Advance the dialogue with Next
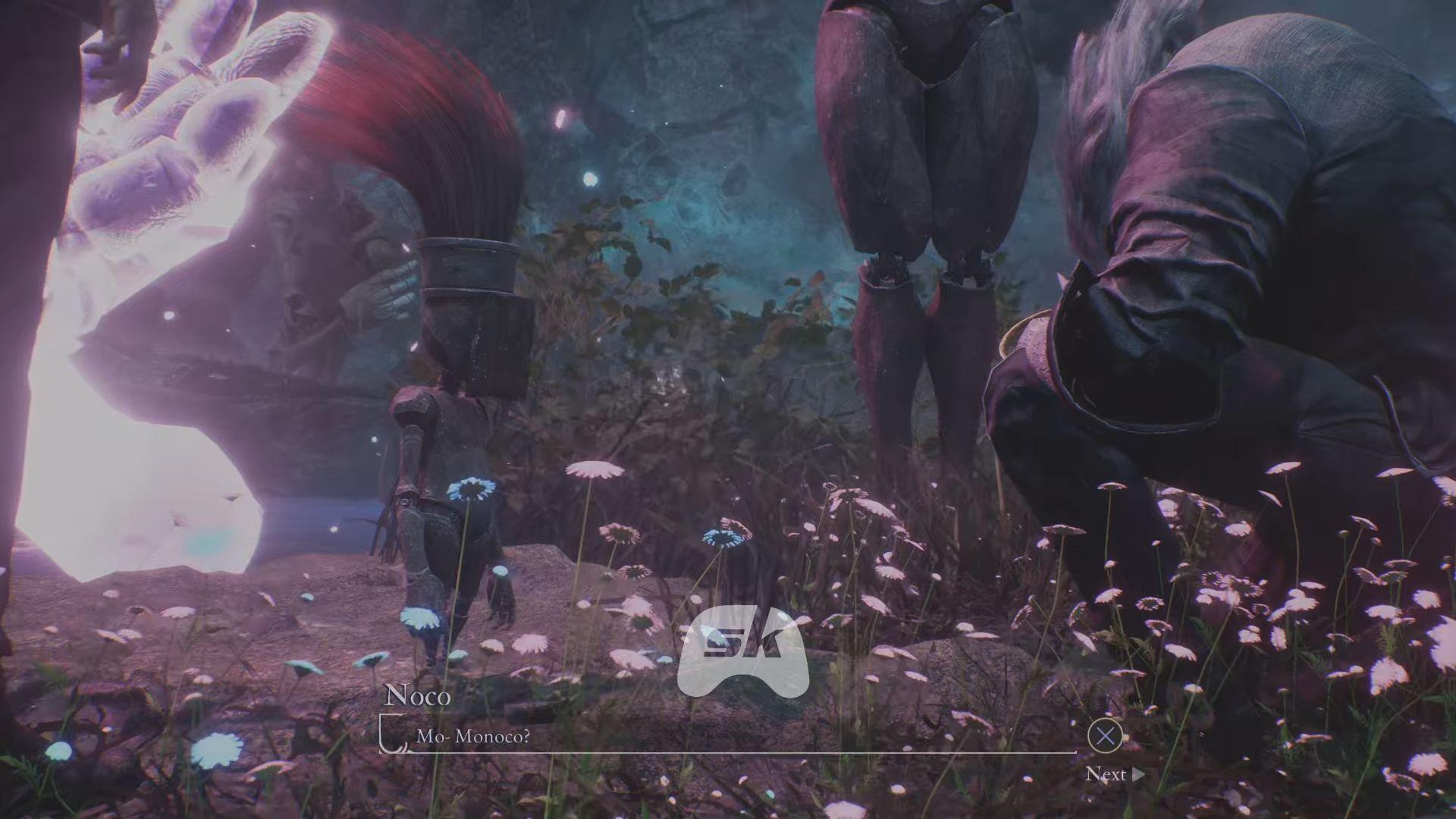This screenshot has width=1456, height=819. pyautogui.click(x=1113, y=774)
